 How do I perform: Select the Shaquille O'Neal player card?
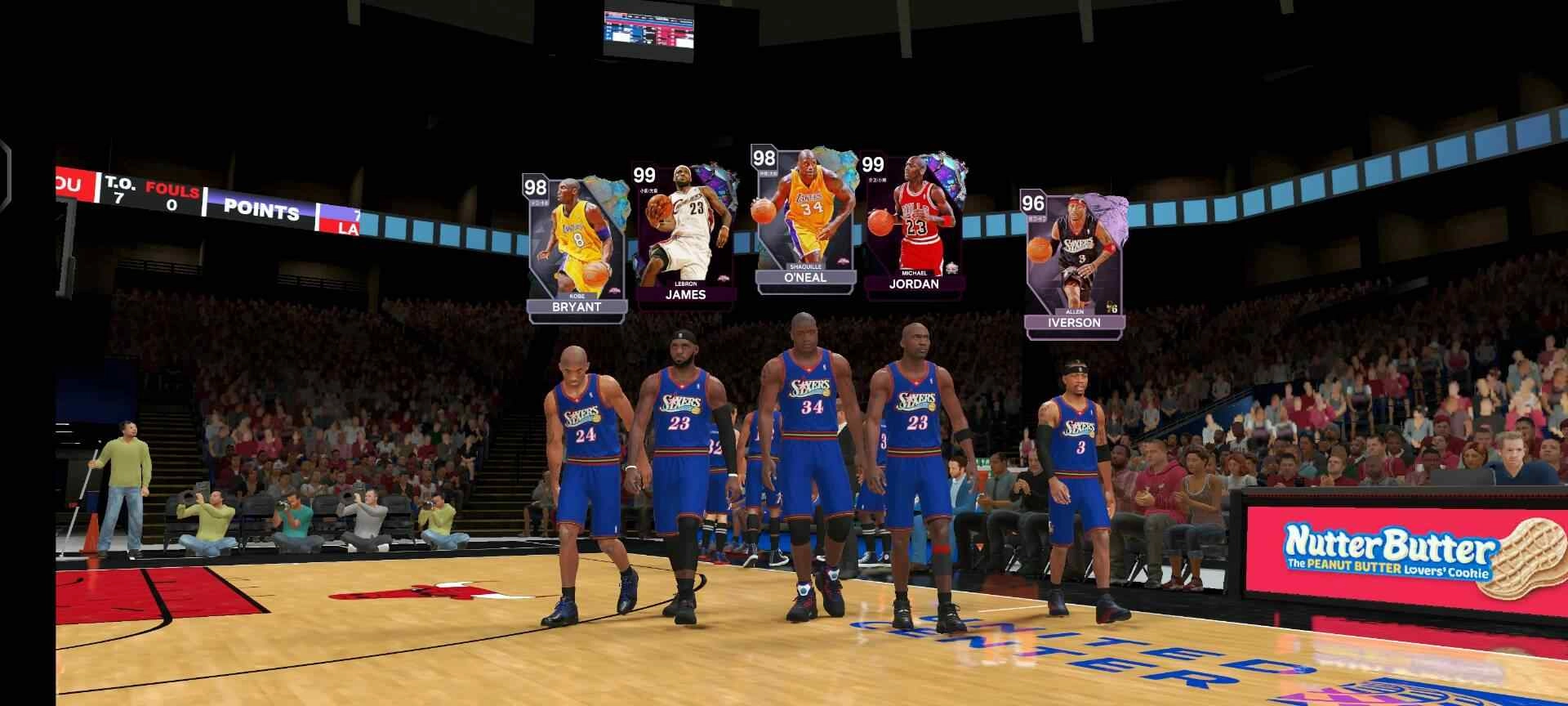(804, 217)
